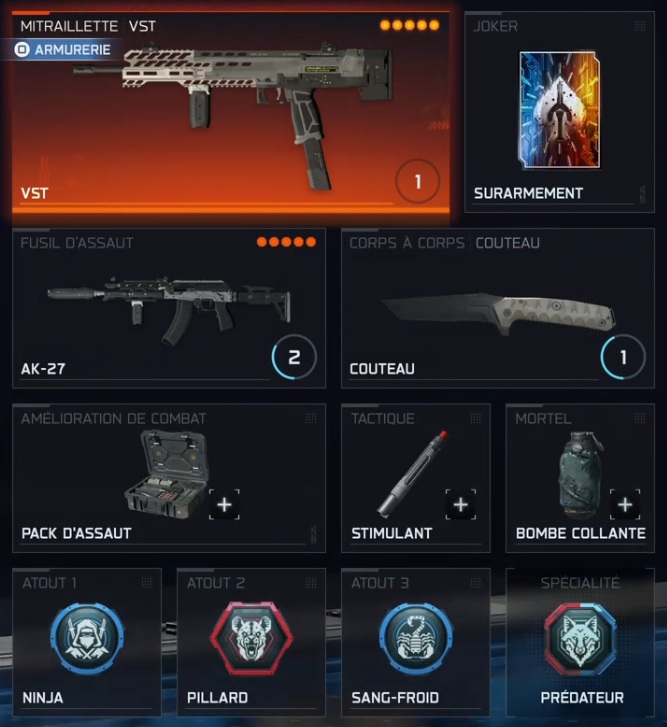This screenshot has width=667, height=727.
Task: Open the AK-27 attachments count circle
Action: click(294, 357)
